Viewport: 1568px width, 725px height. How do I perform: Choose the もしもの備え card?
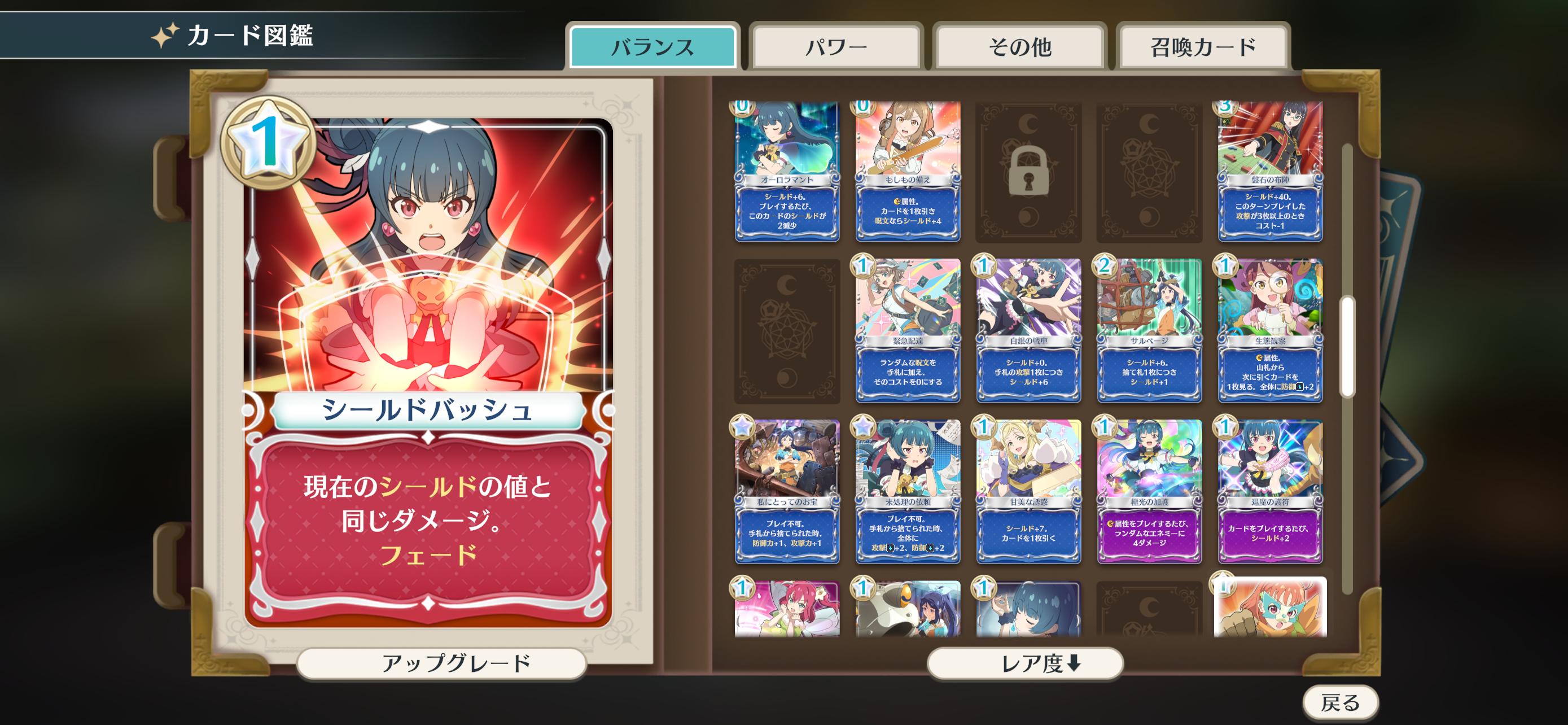[x=908, y=172]
